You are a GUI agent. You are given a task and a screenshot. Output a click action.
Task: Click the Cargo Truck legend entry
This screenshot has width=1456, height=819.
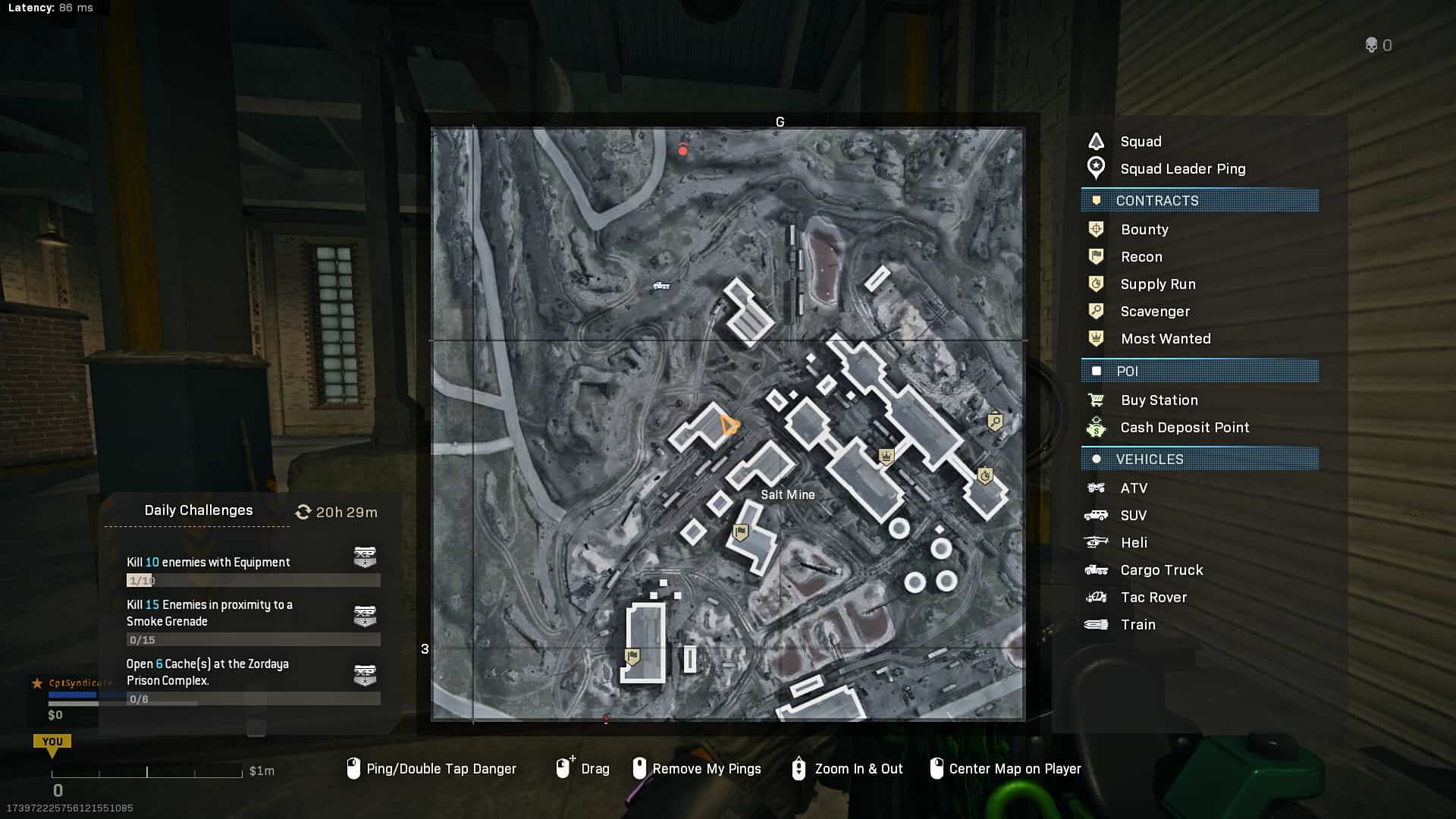pos(1161,570)
